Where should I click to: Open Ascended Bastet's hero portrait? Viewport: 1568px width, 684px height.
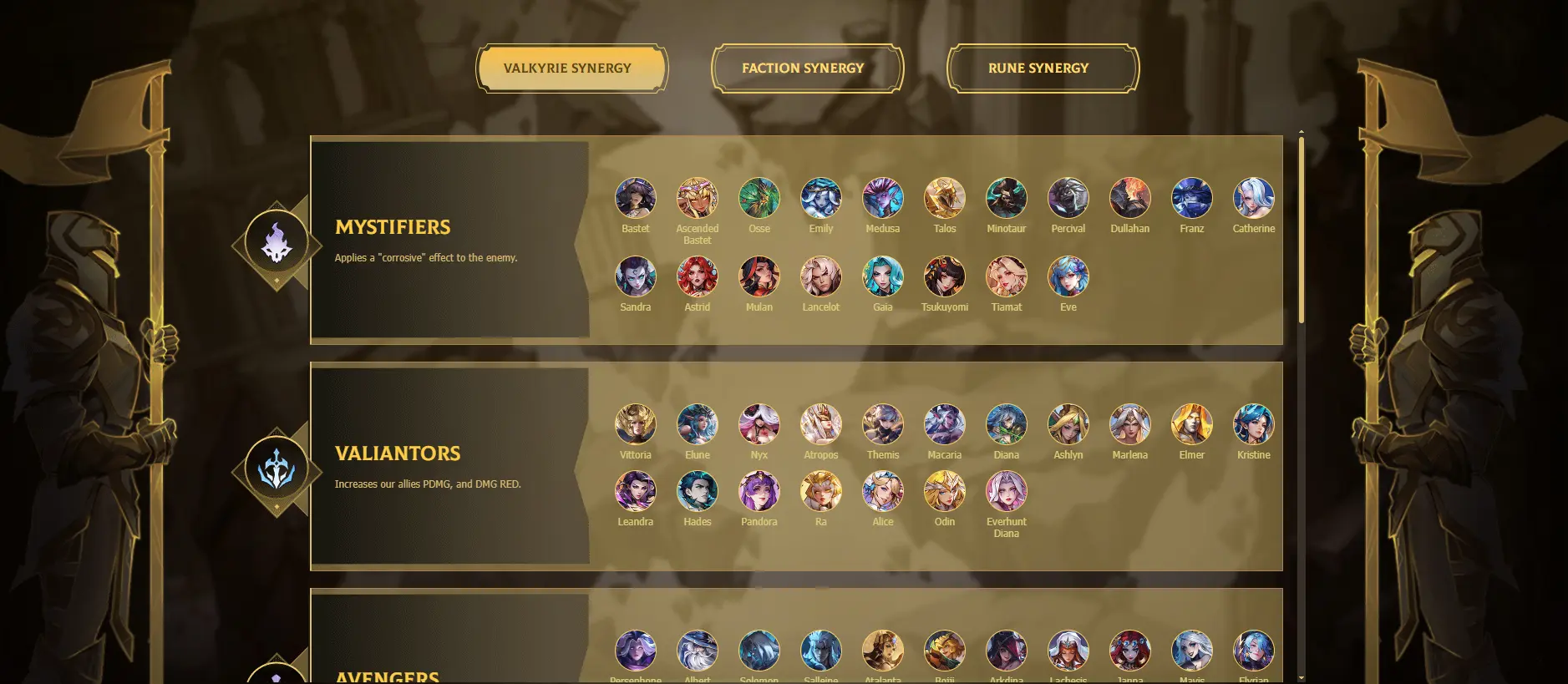[698, 198]
